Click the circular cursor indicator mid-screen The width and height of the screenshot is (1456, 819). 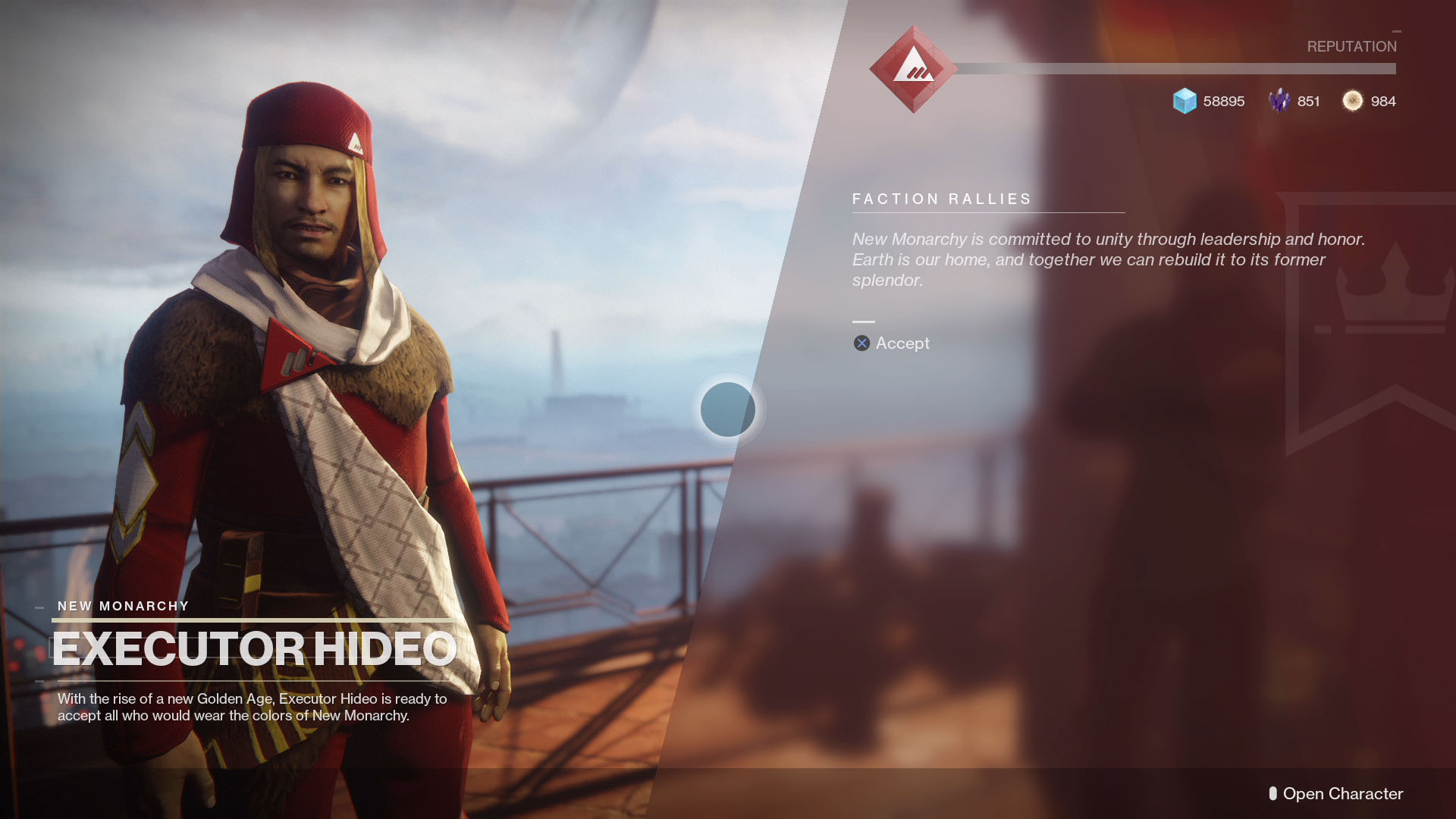point(729,409)
